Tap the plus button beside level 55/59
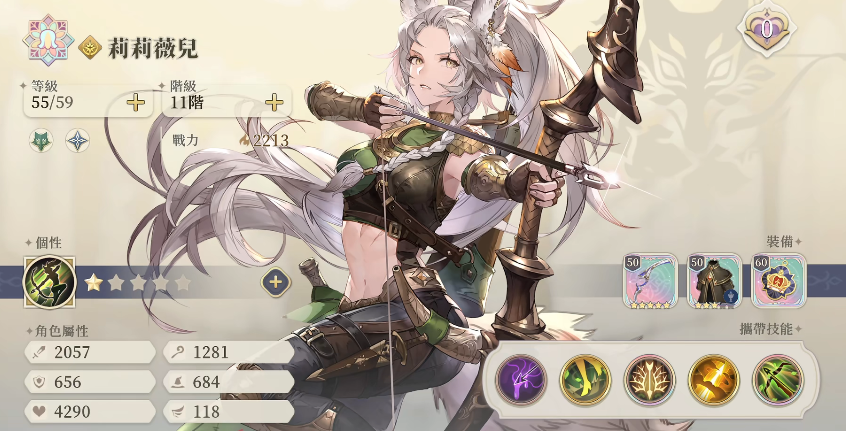The image size is (846, 431). [136, 102]
